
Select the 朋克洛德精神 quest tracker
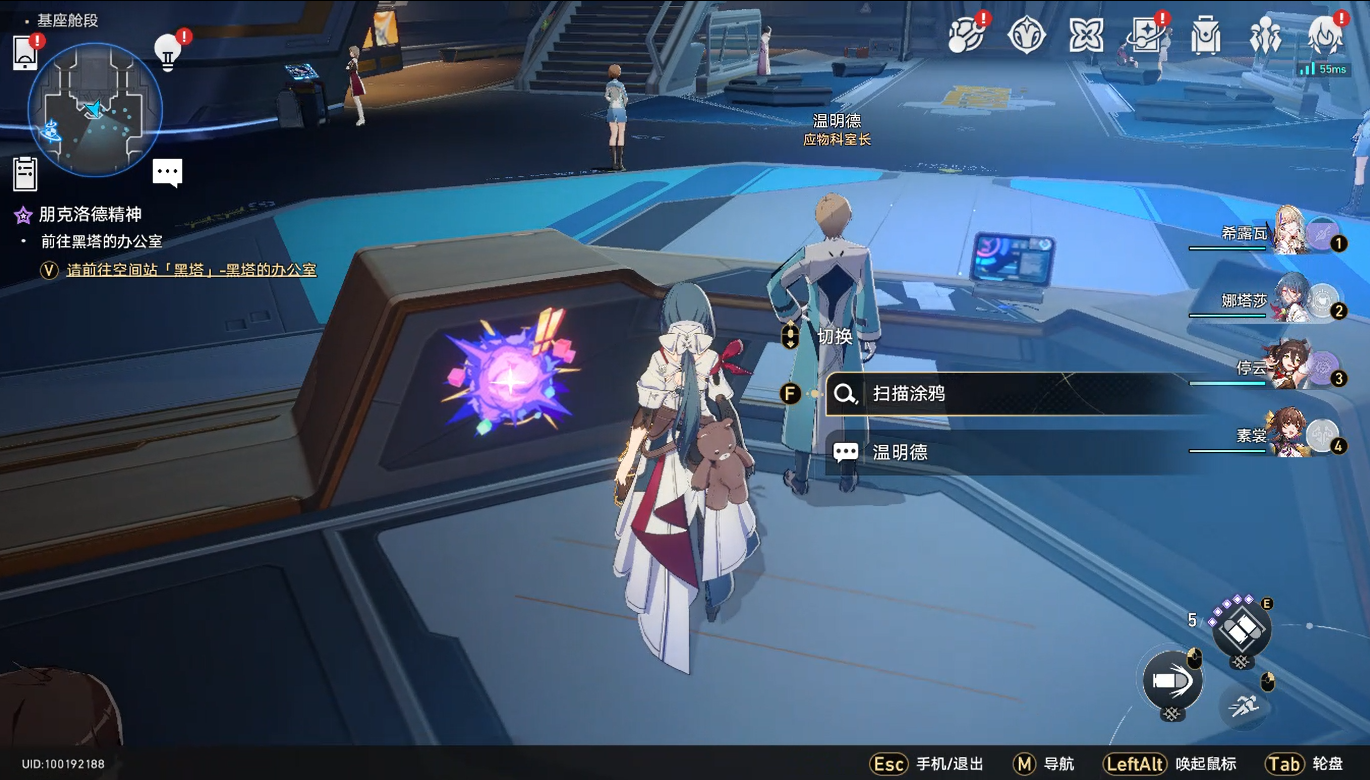pyautogui.click(x=90, y=214)
